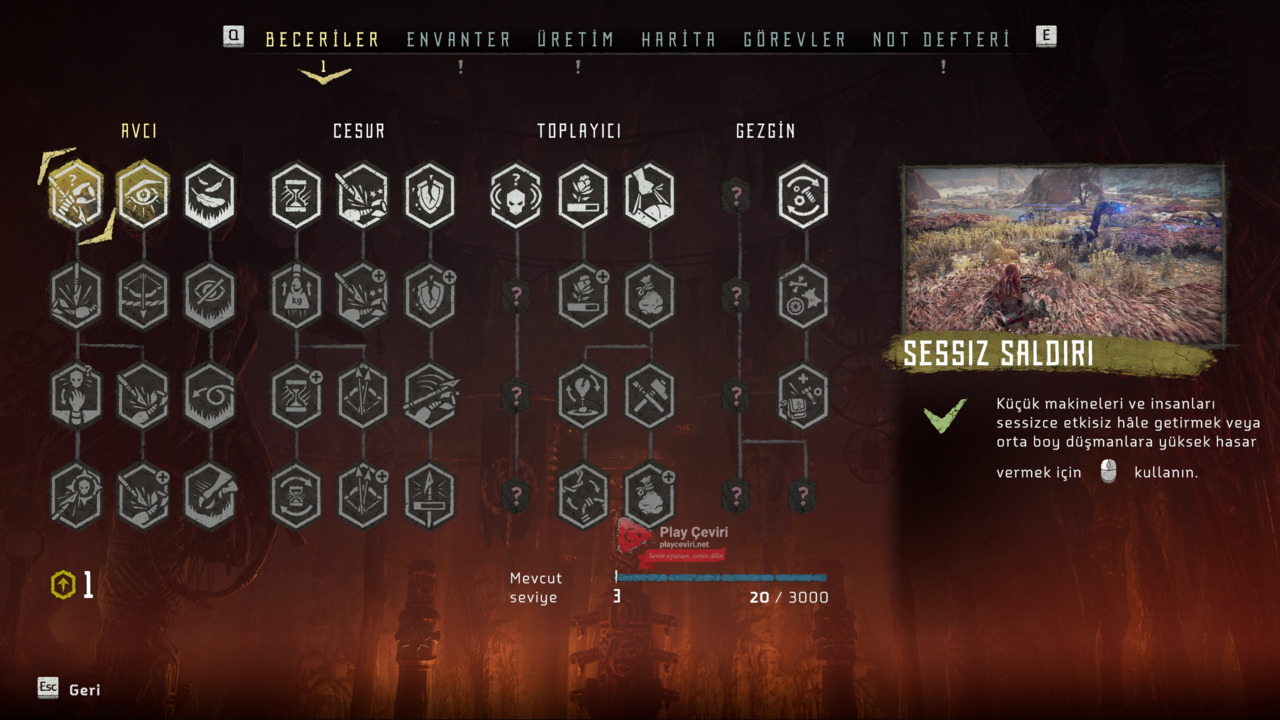Select the skull lure call skill

[x=516, y=195]
